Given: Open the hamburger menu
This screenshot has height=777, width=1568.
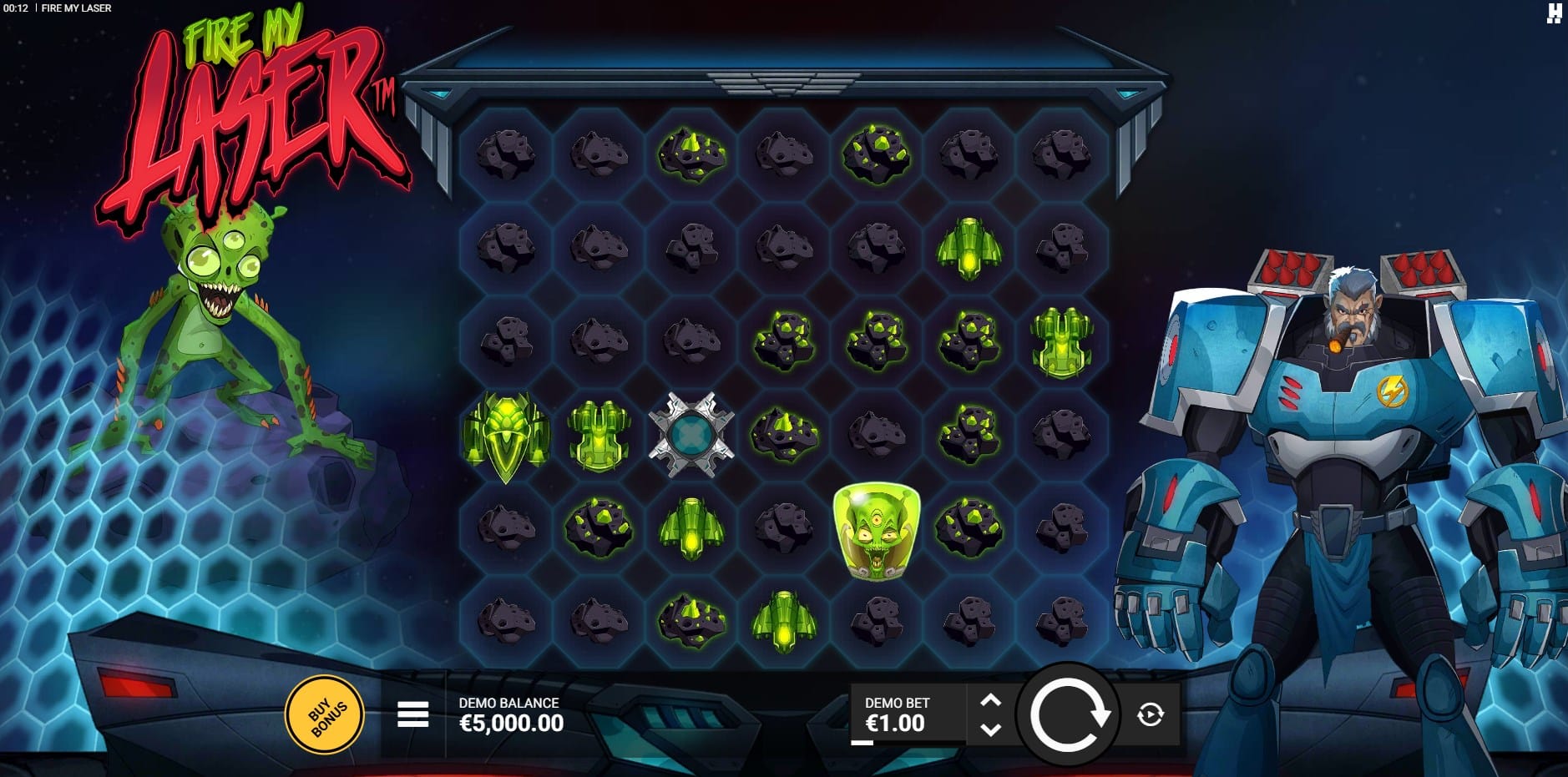Looking at the screenshot, I should [412, 714].
